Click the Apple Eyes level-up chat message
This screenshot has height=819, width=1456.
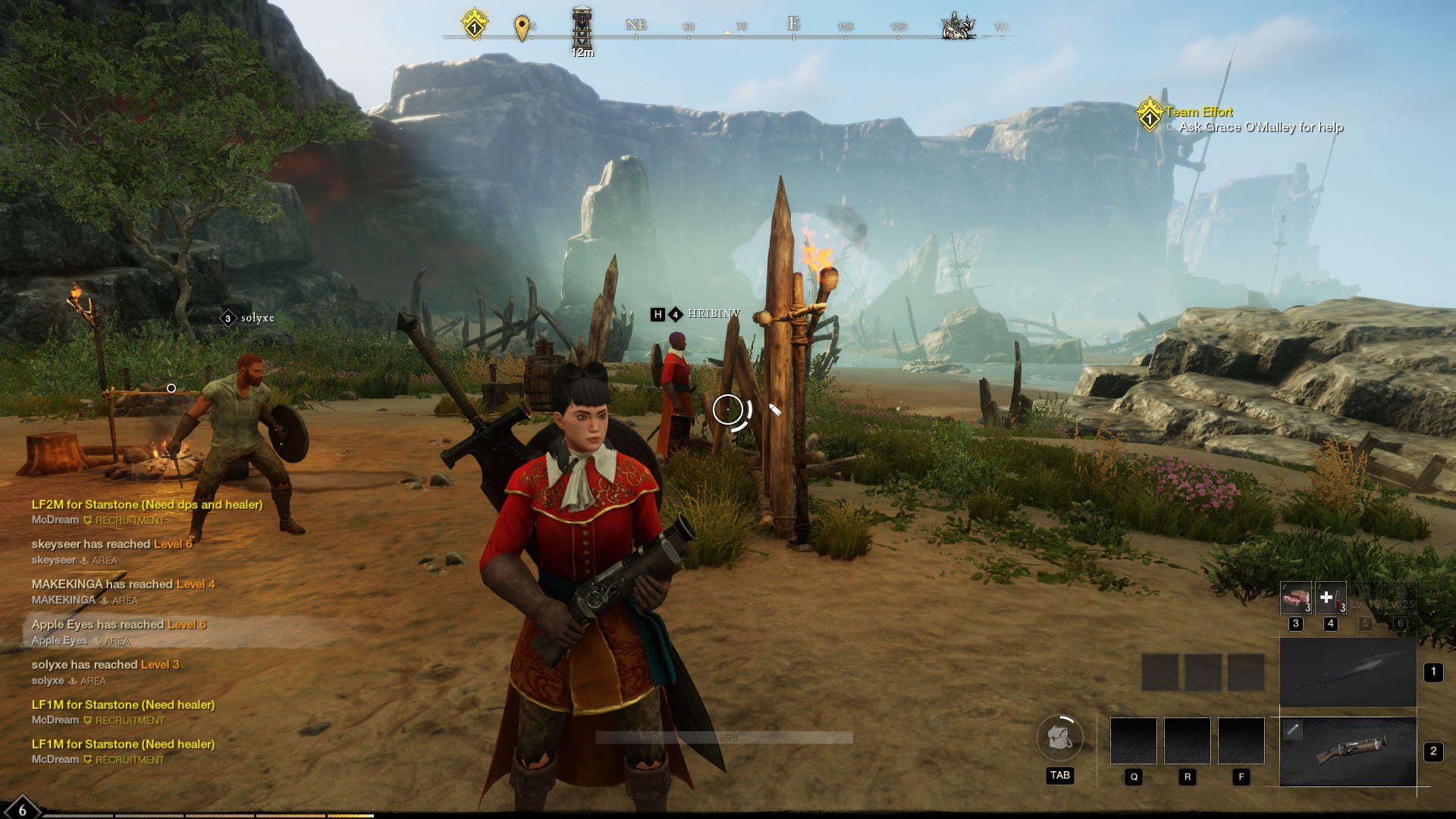118,625
